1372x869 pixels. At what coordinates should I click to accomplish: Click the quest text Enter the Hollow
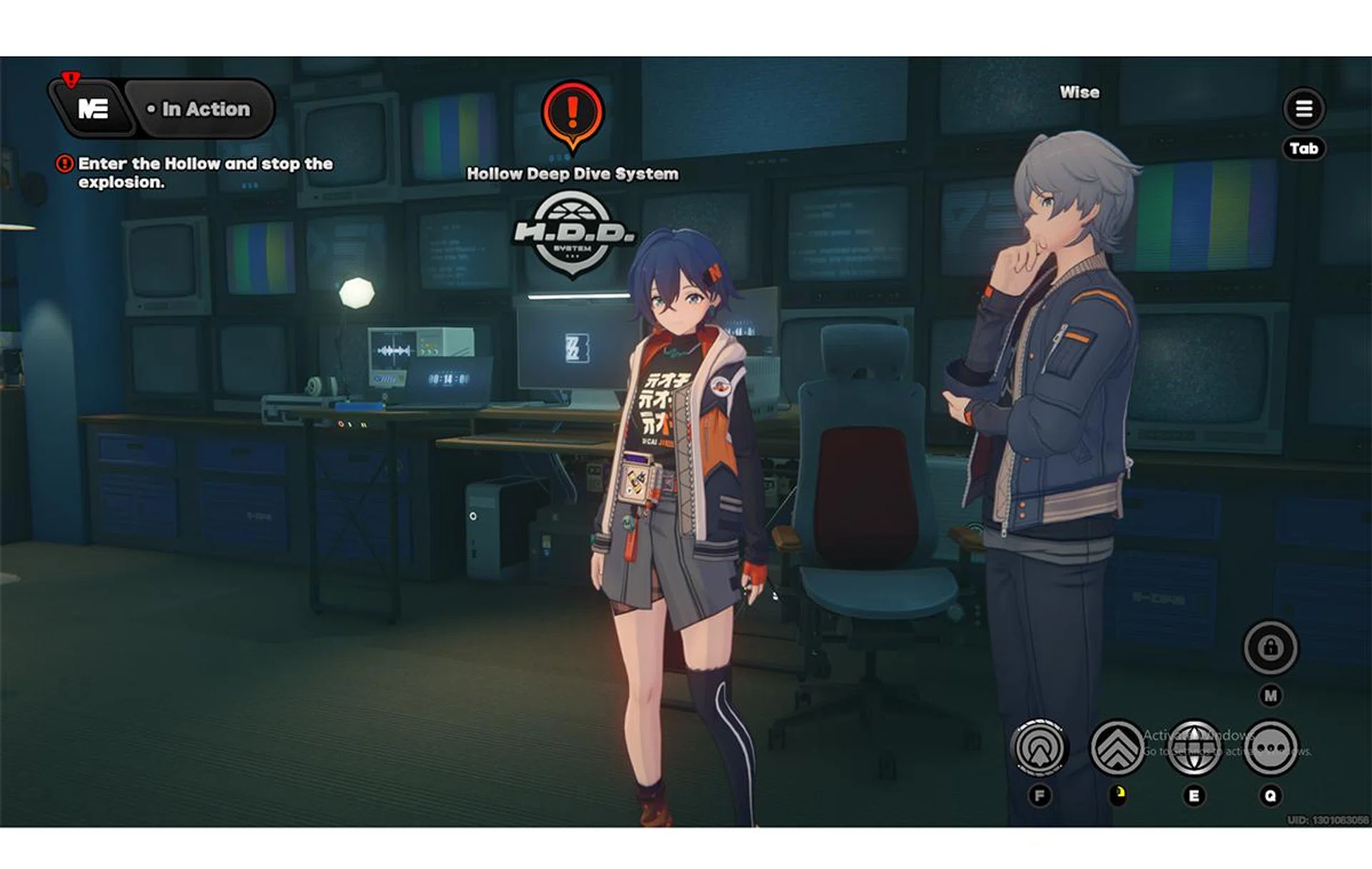[x=205, y=164]
